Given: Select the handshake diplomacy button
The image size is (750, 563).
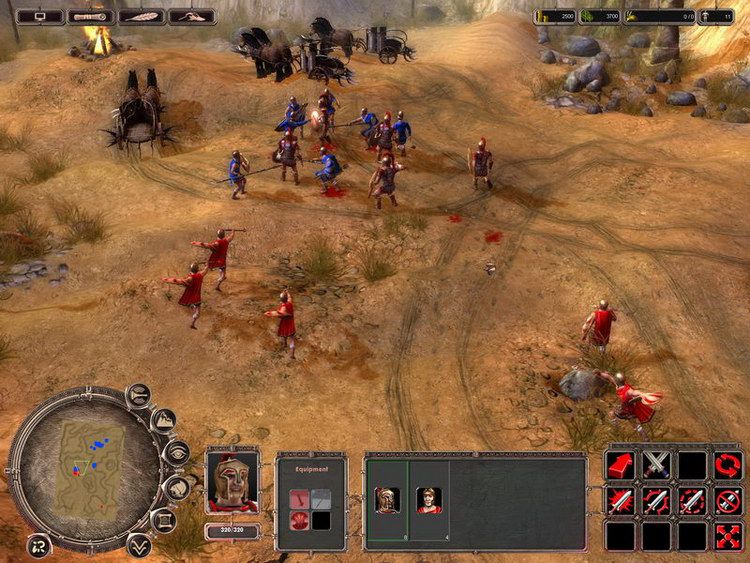Looking at the screenshot, I should [x=192, y=16].
